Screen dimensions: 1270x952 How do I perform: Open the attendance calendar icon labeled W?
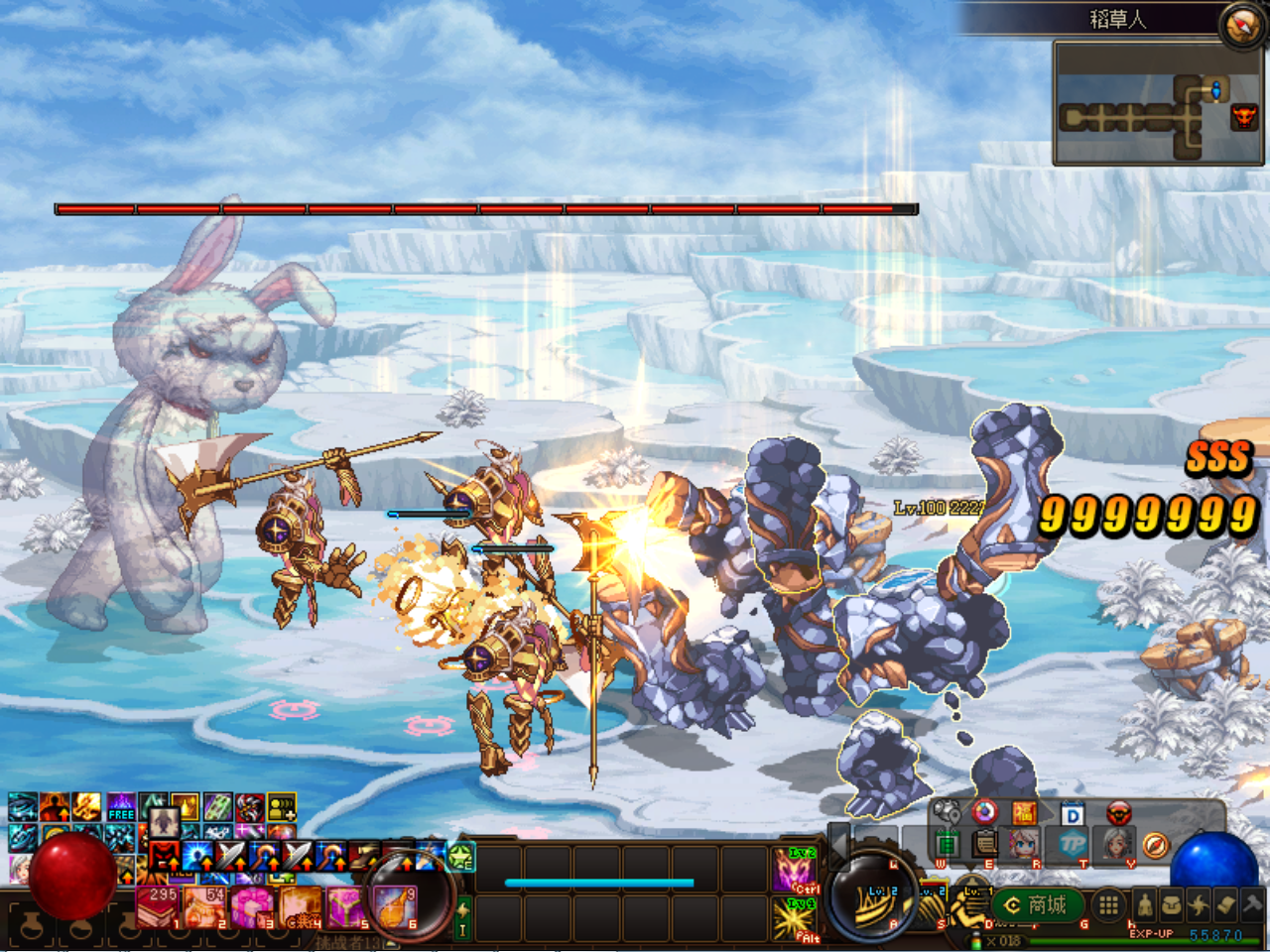(946, 843)
